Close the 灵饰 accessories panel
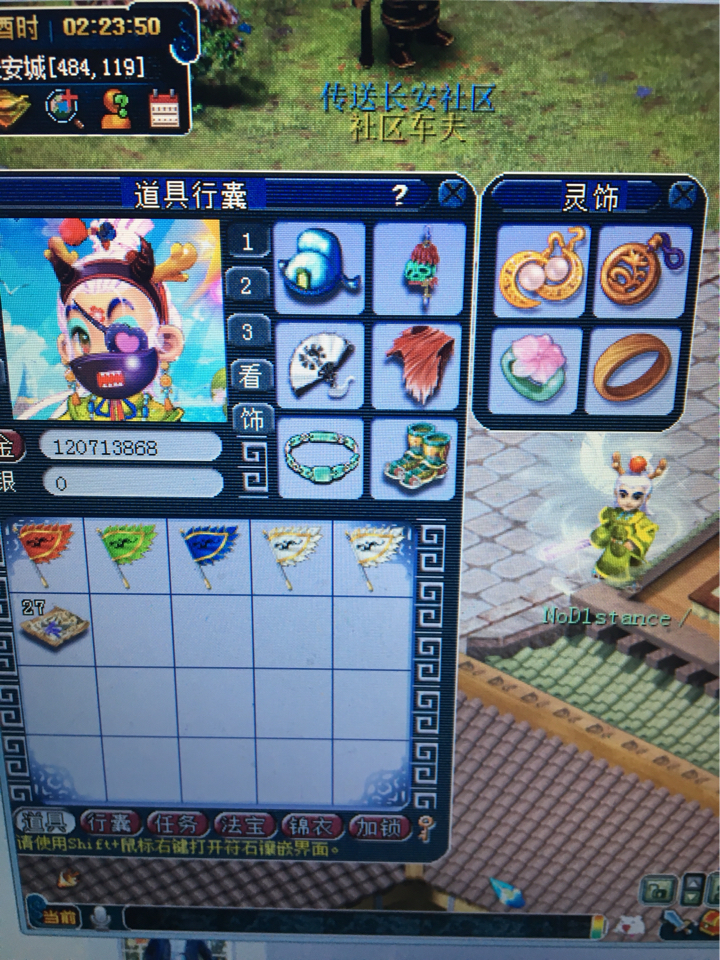 click(683, 195)
